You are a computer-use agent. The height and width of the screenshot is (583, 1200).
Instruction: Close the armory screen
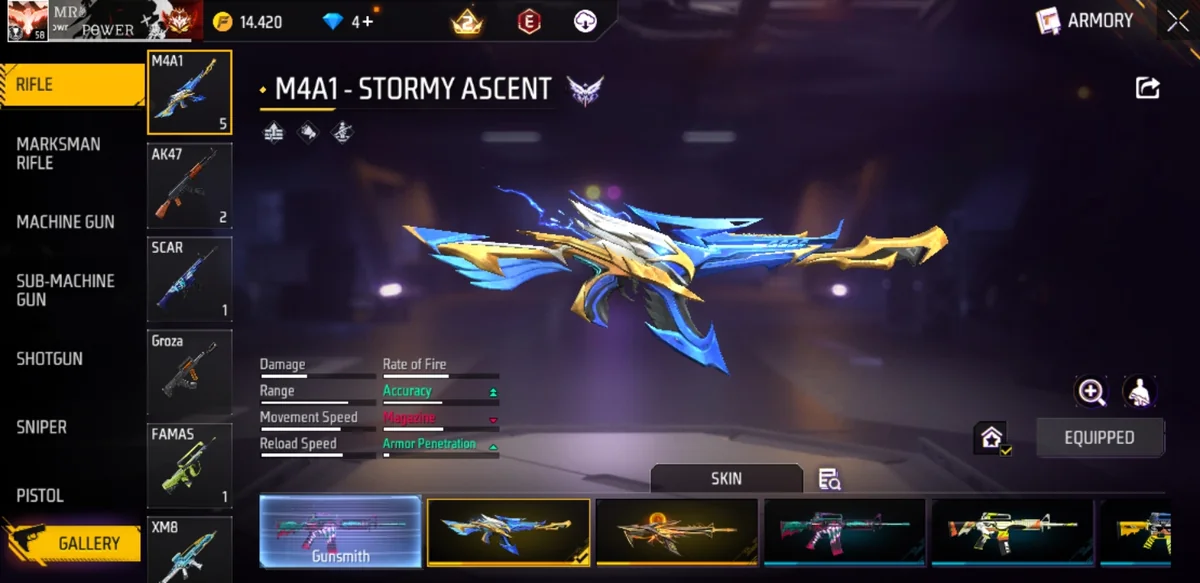click(1177, 21)
